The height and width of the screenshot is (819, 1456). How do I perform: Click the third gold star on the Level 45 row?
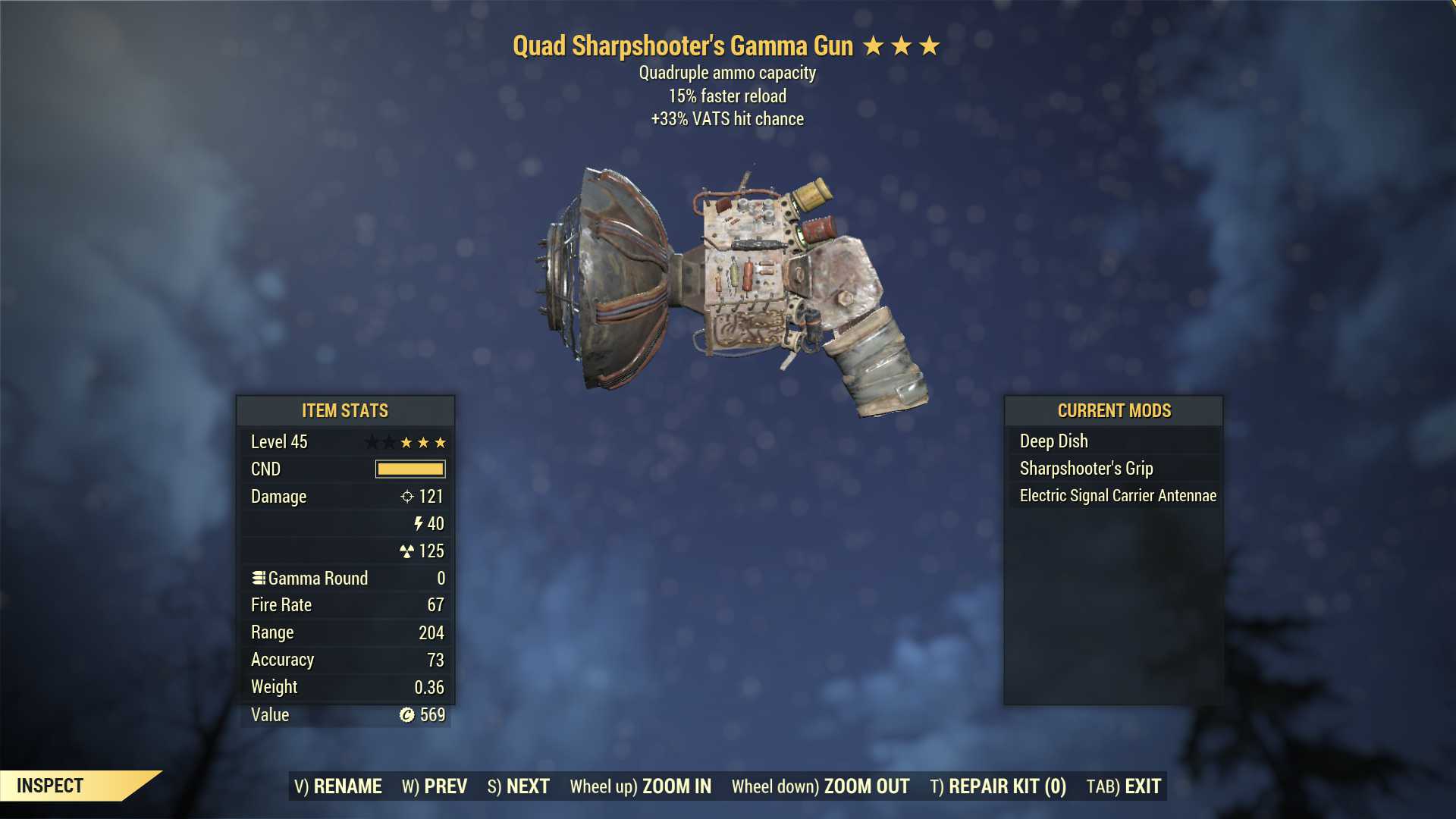(441, 442)
